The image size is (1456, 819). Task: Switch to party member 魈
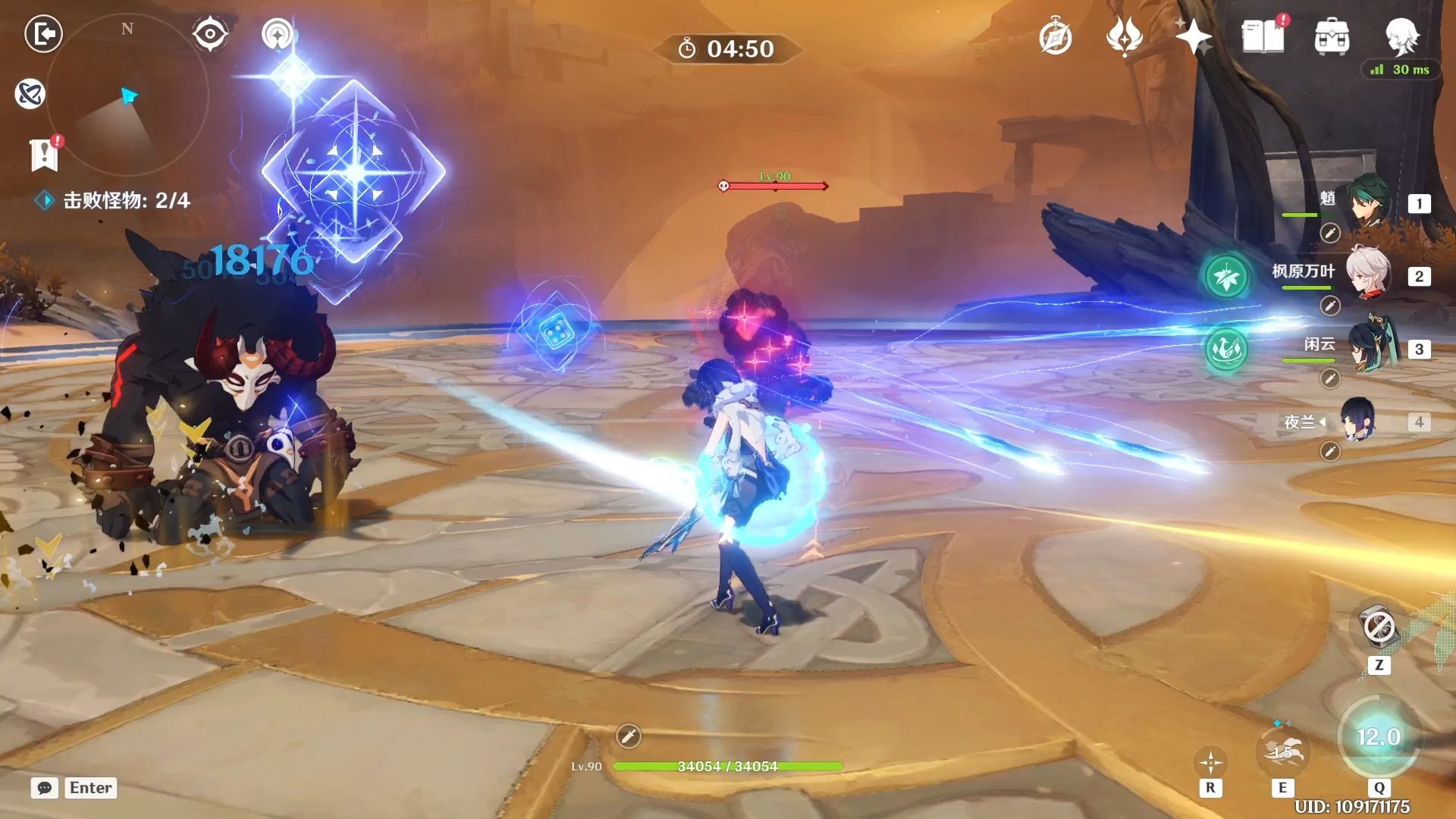1370,202
